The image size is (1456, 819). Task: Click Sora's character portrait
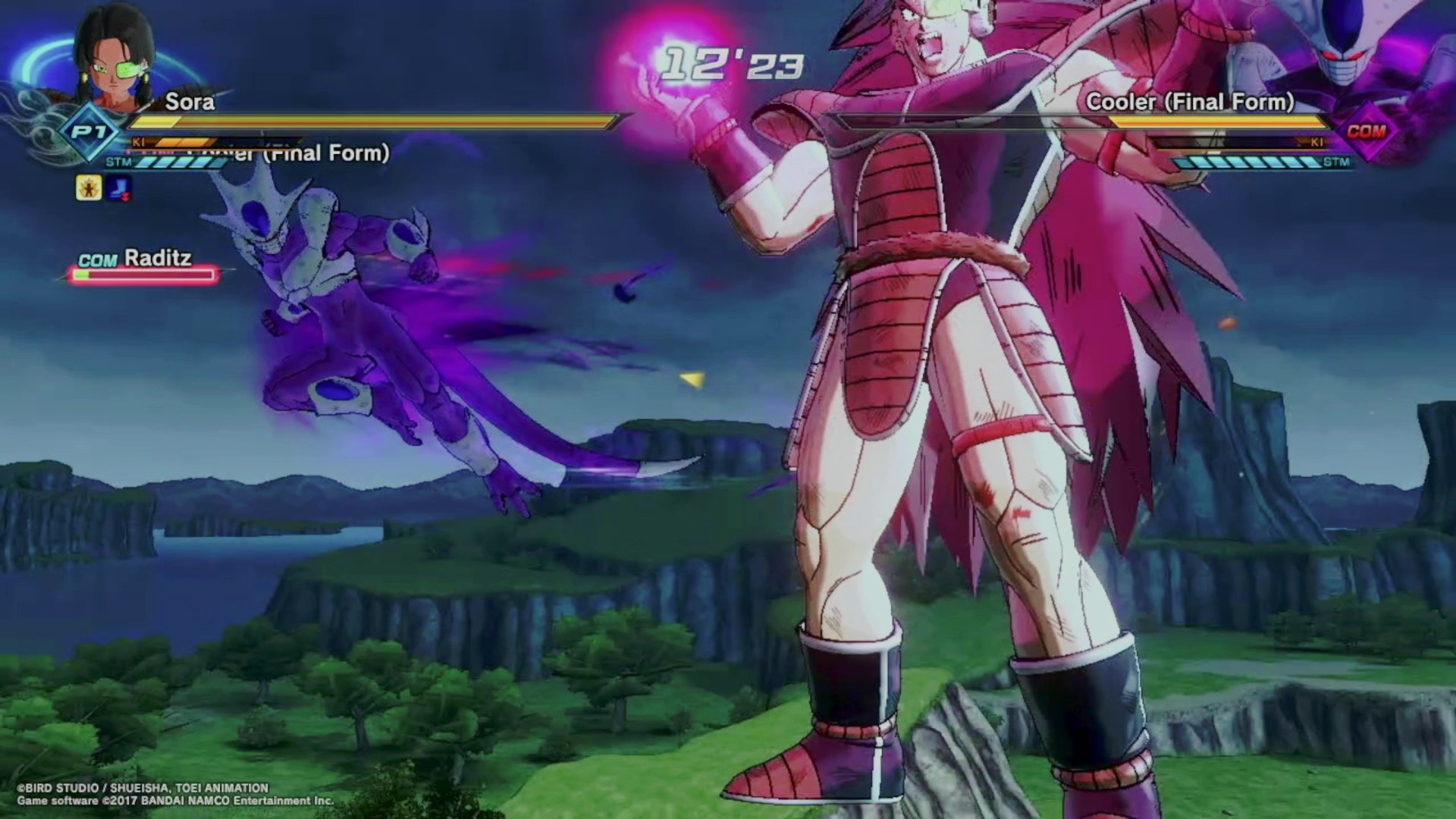point(114,61)
